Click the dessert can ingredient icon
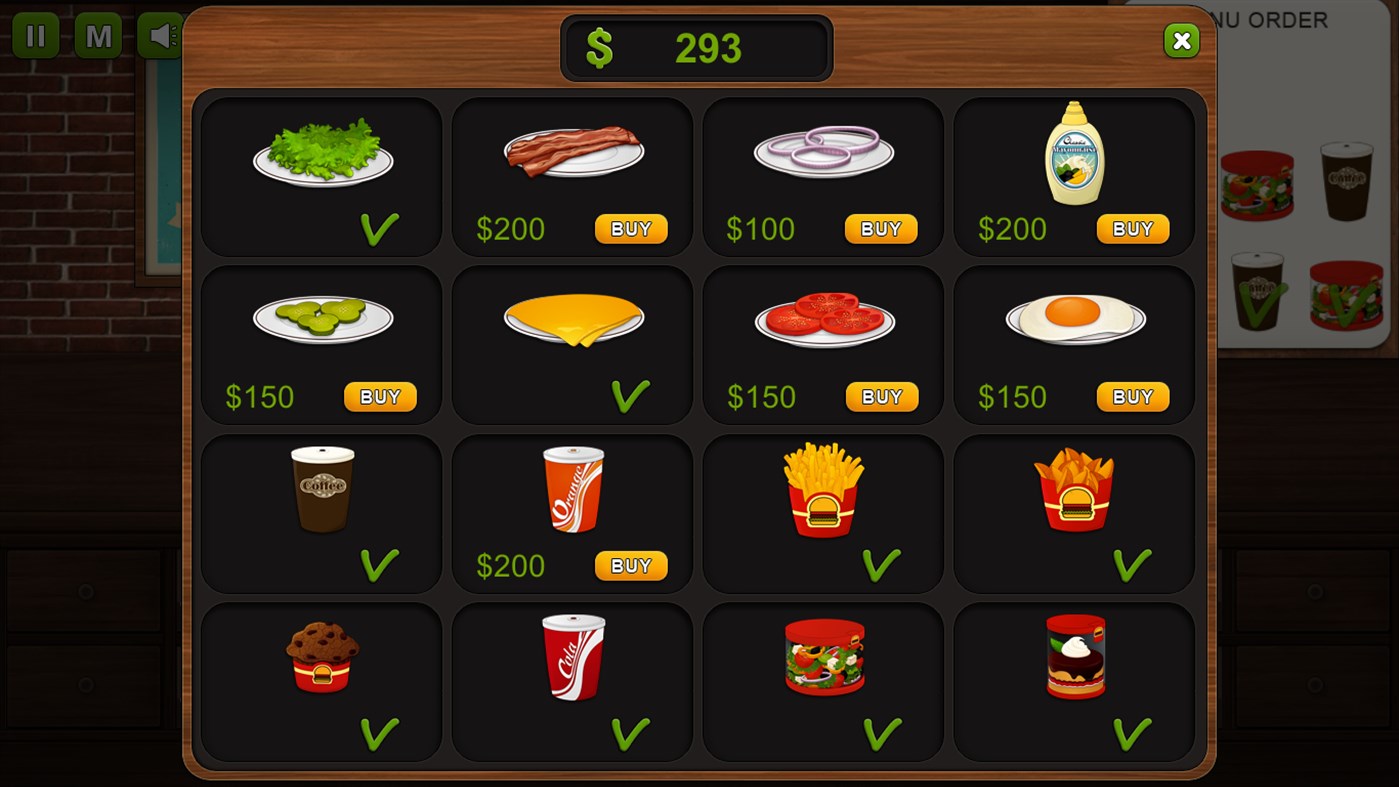 point(1073,657)
